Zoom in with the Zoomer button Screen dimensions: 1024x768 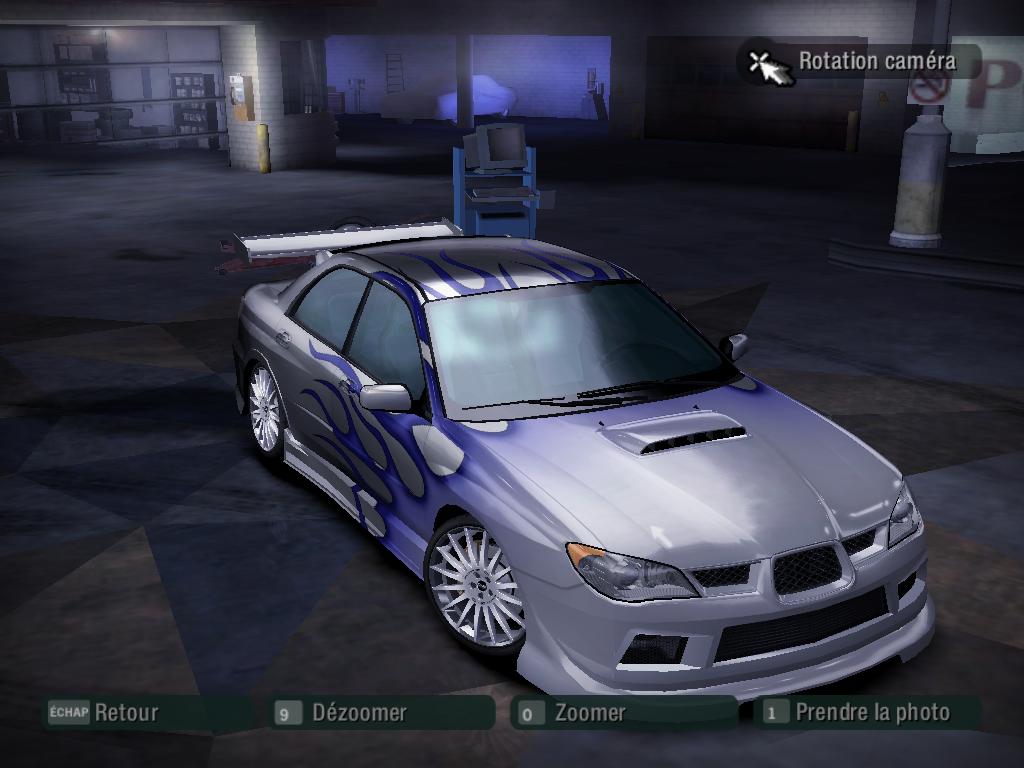pos(589,713)
